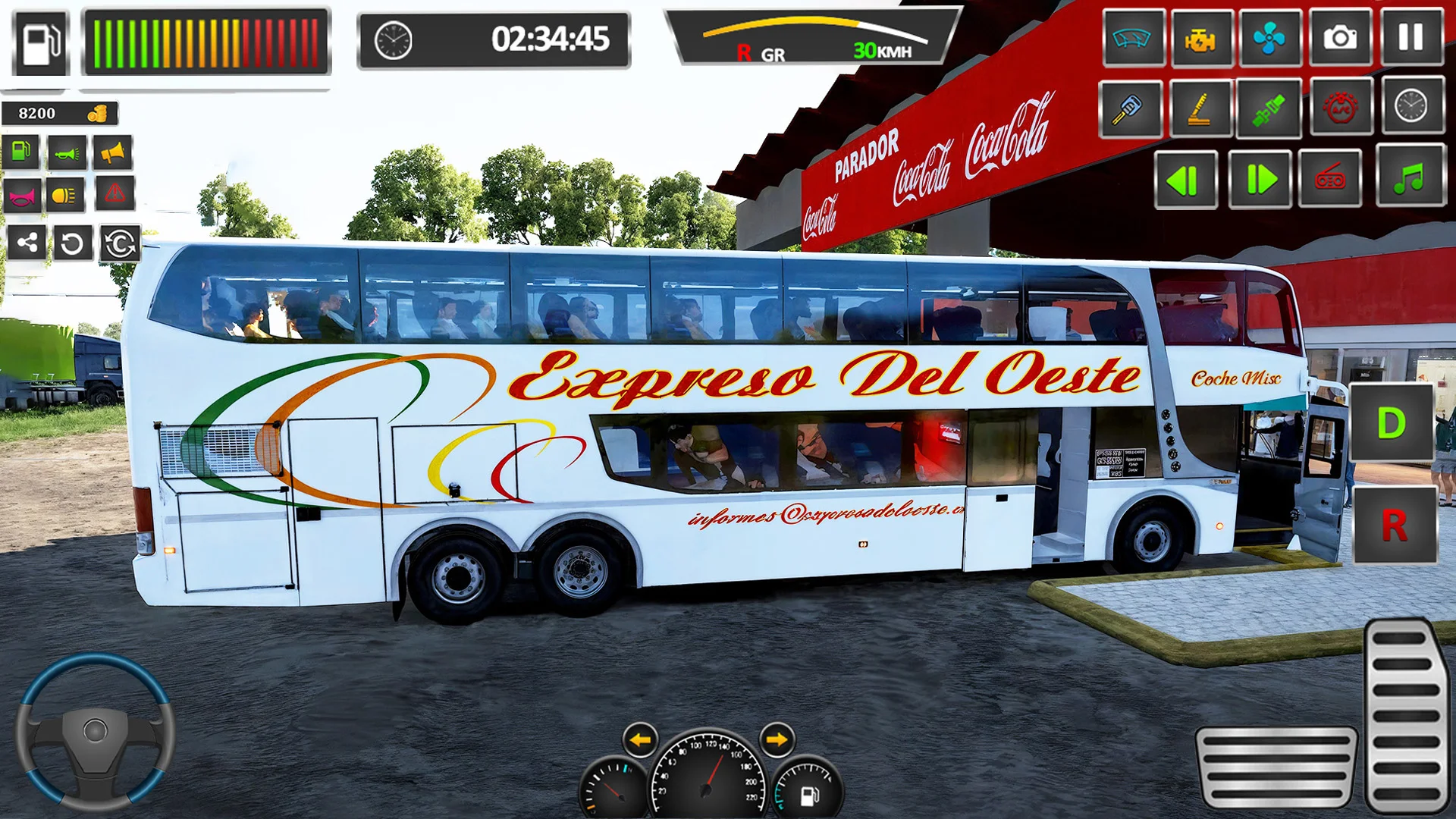Image resolution: width=1456 pixels, height=819 pixels.
Task: Select Reverse gear with the R button
Action: (1394, 525)
